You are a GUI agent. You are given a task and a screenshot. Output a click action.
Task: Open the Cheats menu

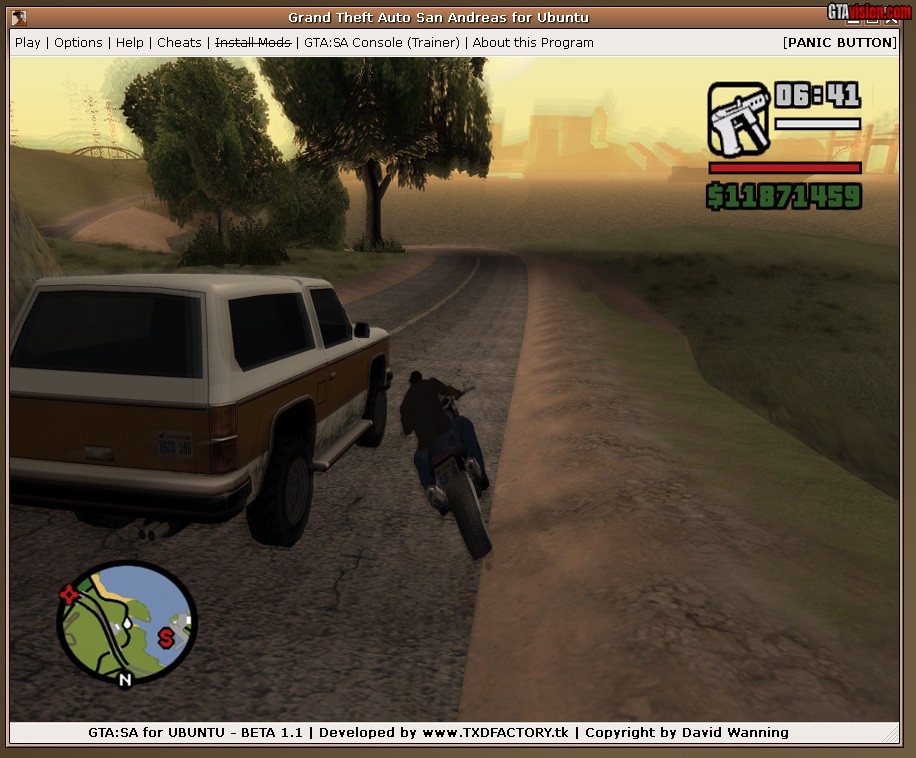coord(179,43)
